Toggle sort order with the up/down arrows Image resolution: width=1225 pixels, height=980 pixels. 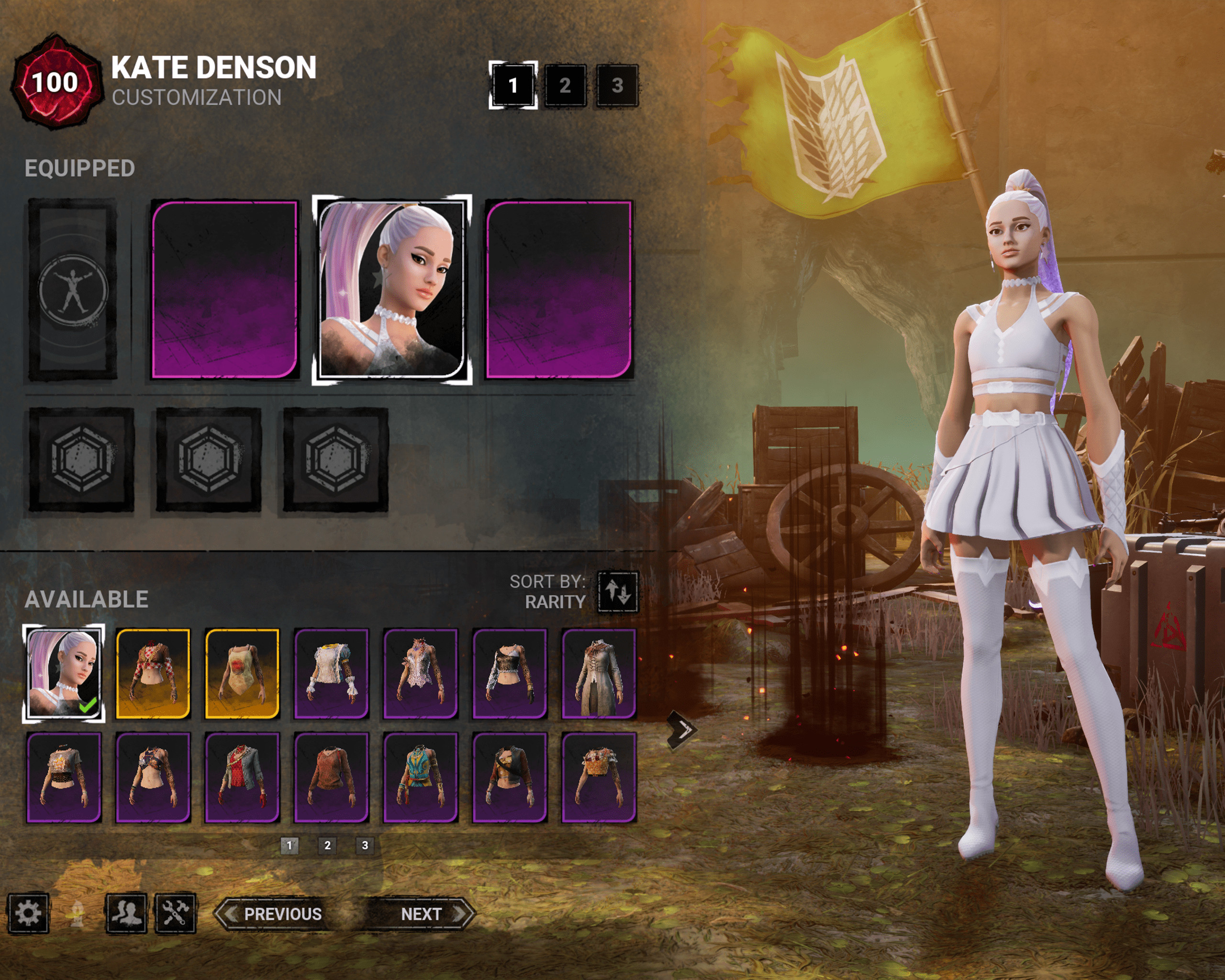click(618, 592)
